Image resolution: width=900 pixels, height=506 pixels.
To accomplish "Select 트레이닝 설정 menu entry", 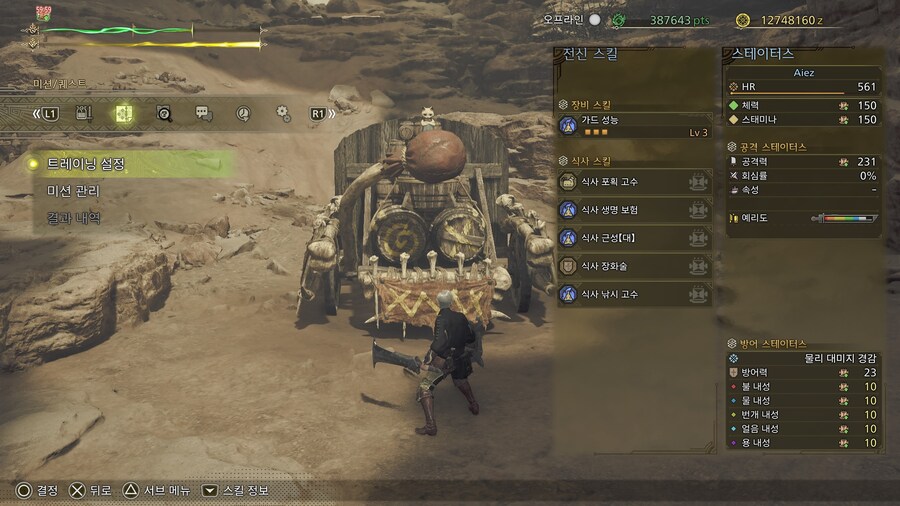I will point(88,164).
